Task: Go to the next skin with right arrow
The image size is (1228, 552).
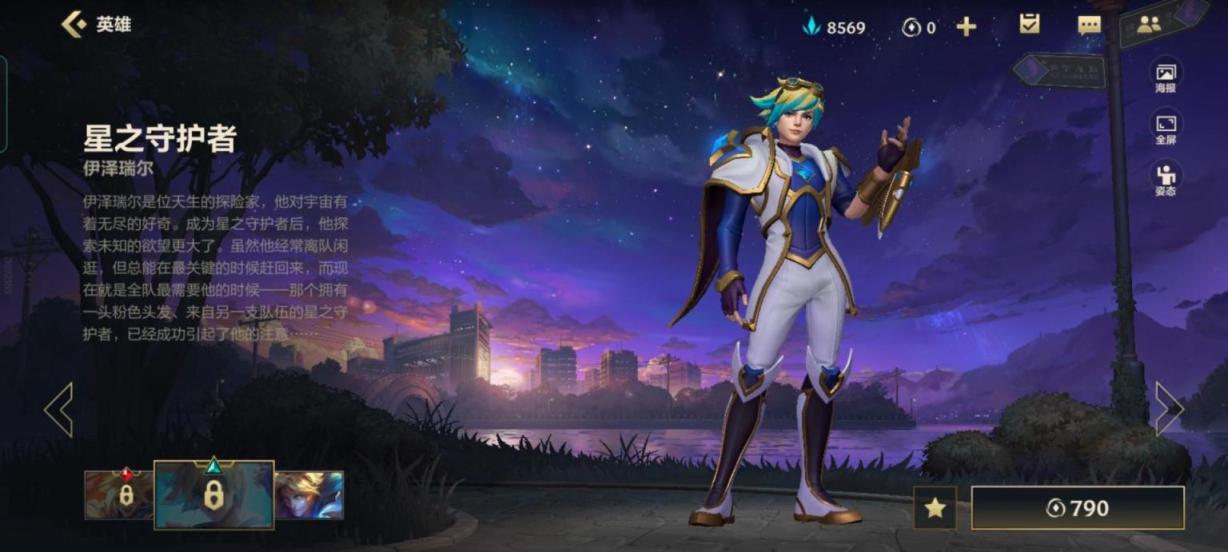Action: coord(1168,408)
